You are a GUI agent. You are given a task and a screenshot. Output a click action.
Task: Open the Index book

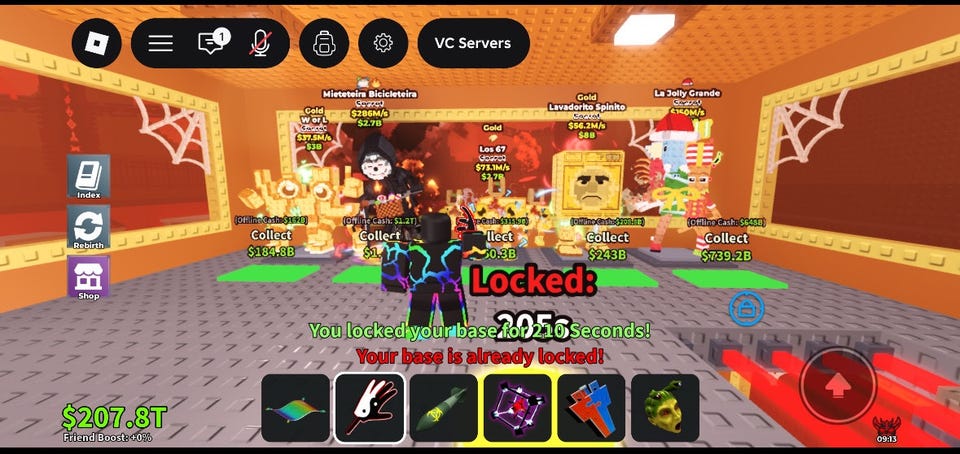[88, 178]
